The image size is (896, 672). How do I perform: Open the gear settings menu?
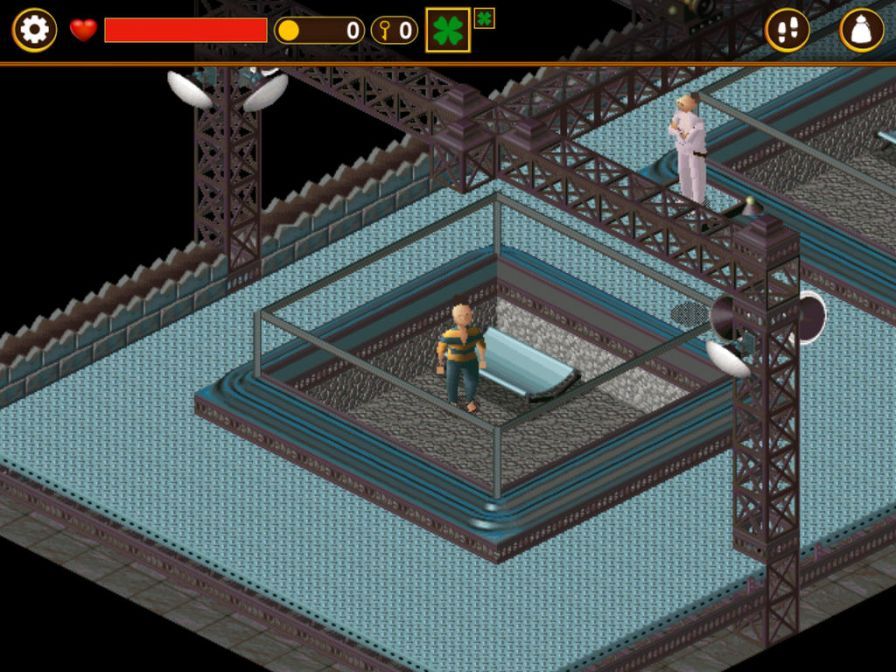(34, 30)
